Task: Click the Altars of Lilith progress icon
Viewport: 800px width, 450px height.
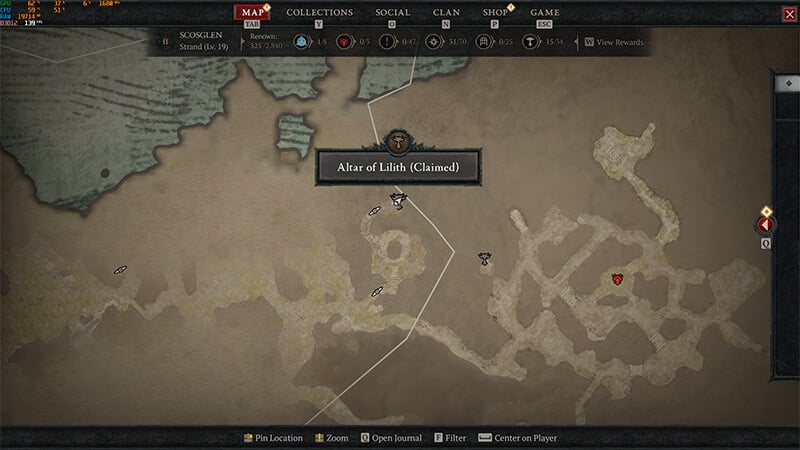Action: 528,42
